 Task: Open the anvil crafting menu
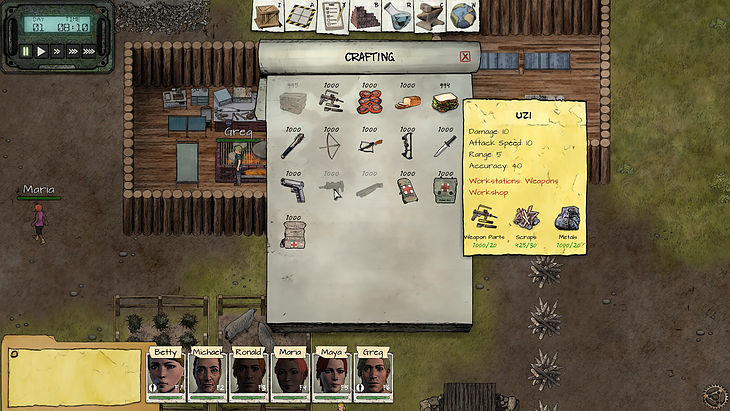(x=430, y=16)
